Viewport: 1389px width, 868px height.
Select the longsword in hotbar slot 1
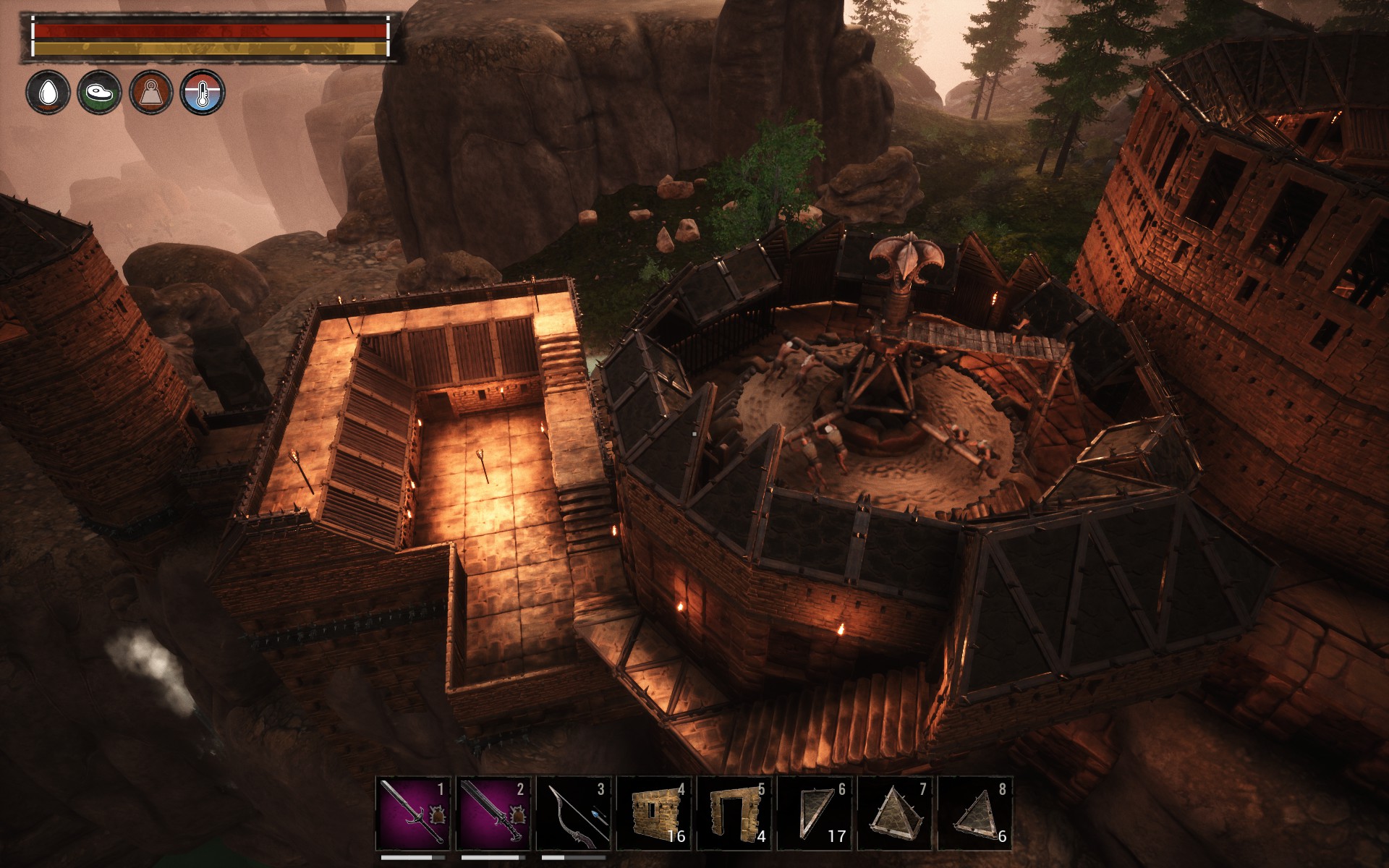(x=412, y=813)
